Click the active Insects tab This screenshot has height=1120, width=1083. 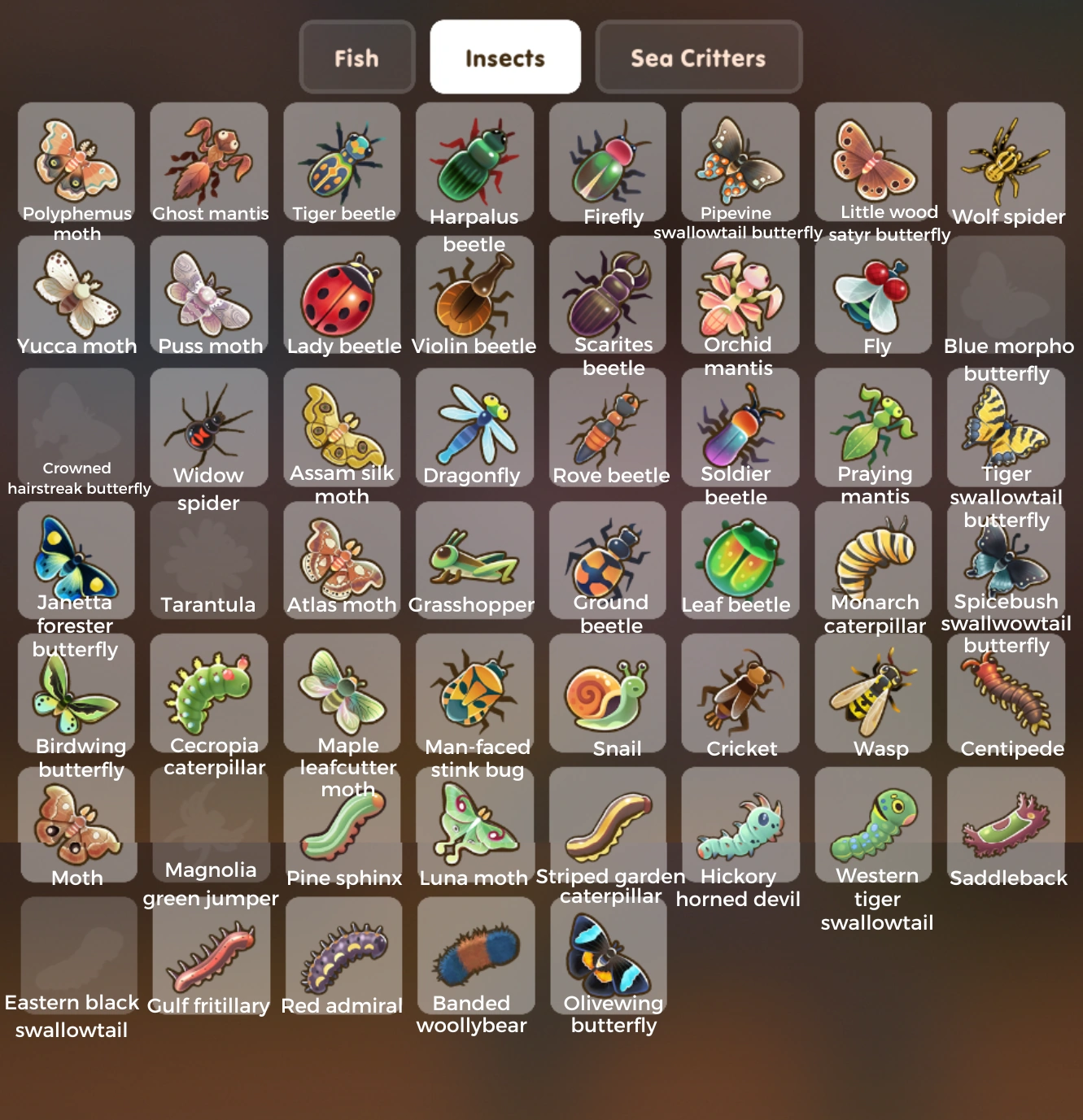tap(504, 57)
